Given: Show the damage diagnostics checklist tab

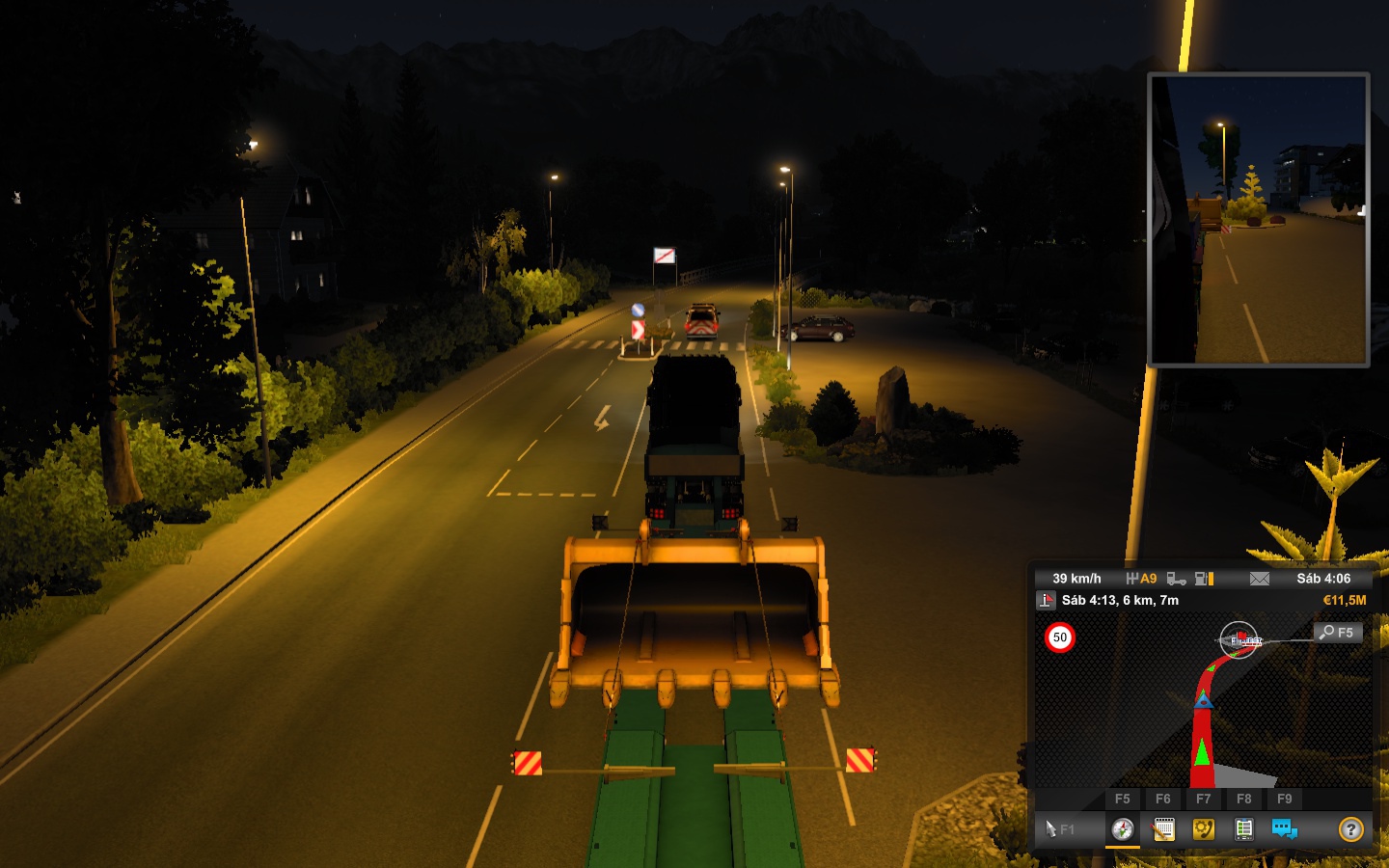Looking at the screenshot, I should (x=1243, y=829).
